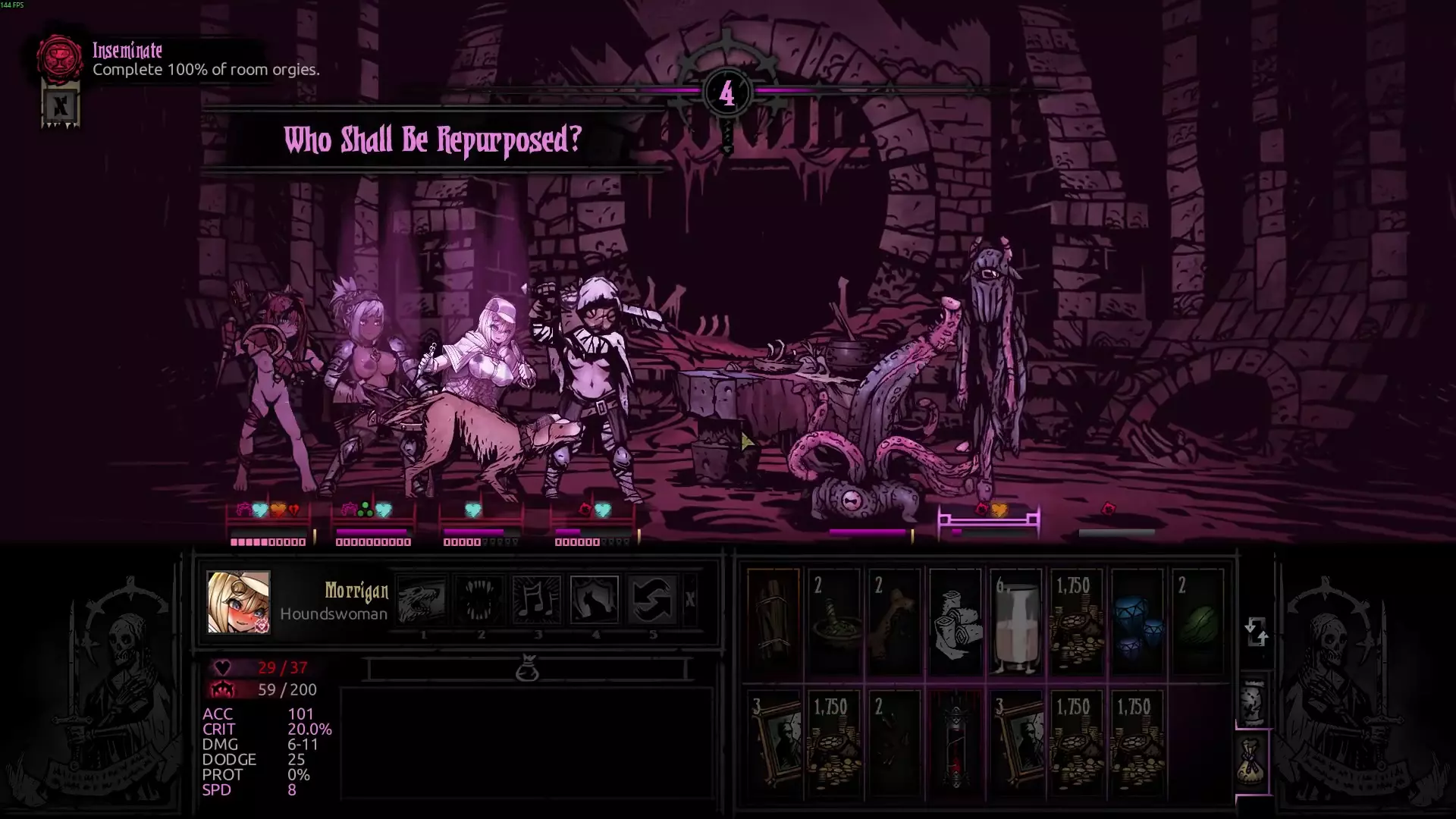Viewport: 1456px width, 819px height.
Task: Open the Inseminate quest seal
Action: click(x=60, y=58)
